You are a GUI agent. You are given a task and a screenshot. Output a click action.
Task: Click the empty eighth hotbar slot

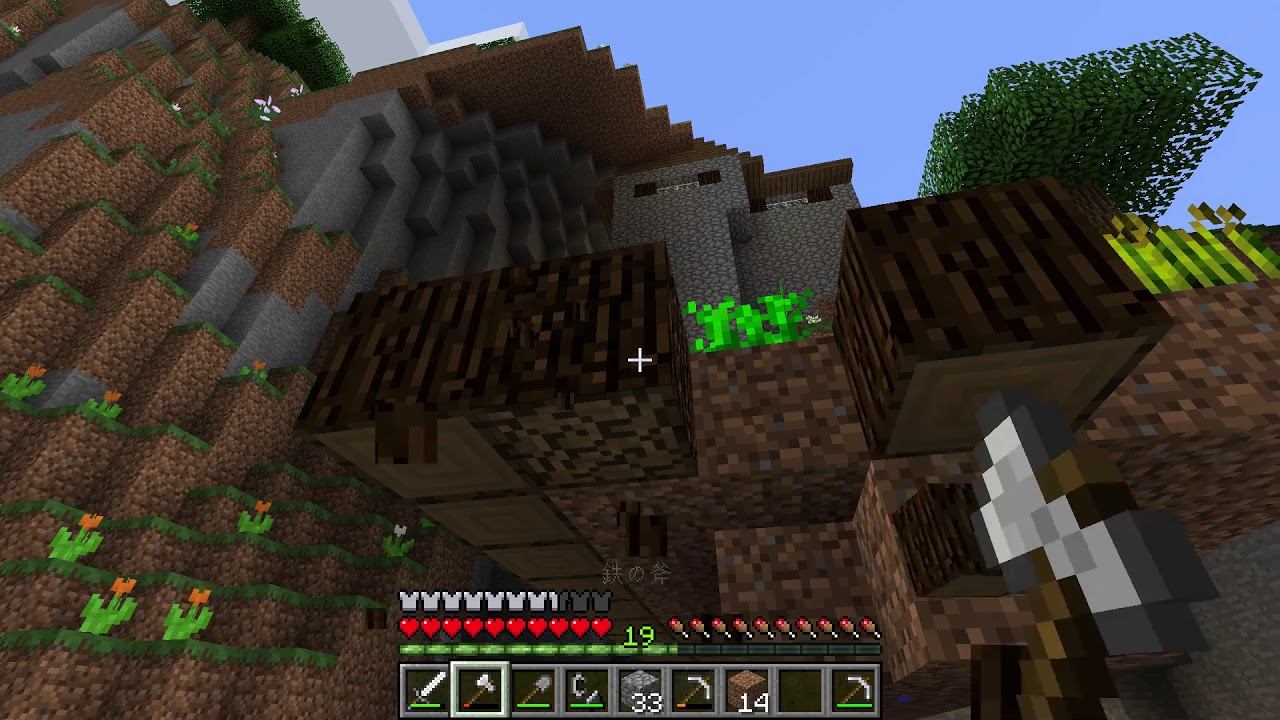(x=800, y=689)
